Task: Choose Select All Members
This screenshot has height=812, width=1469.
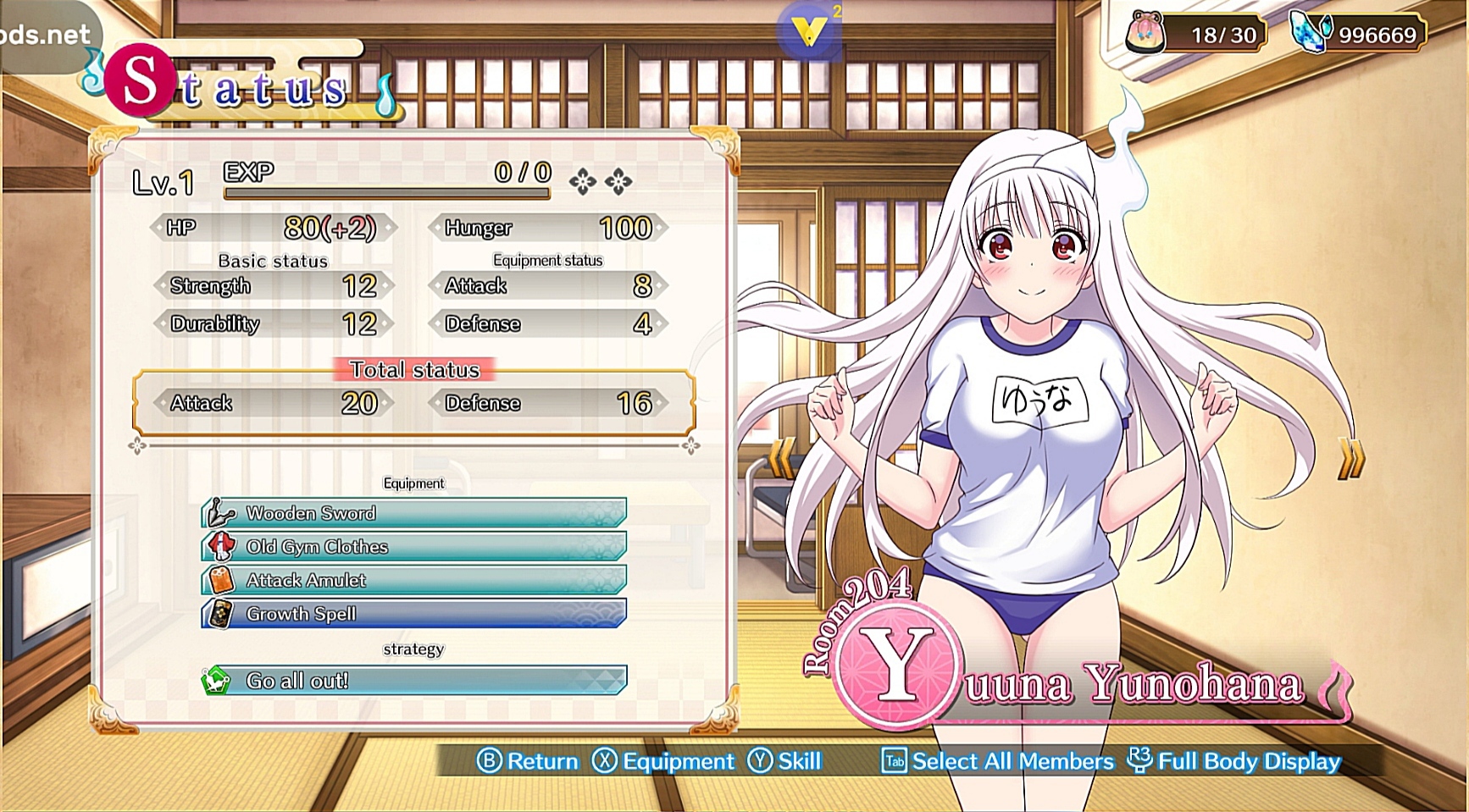Action: click(998, 761)
